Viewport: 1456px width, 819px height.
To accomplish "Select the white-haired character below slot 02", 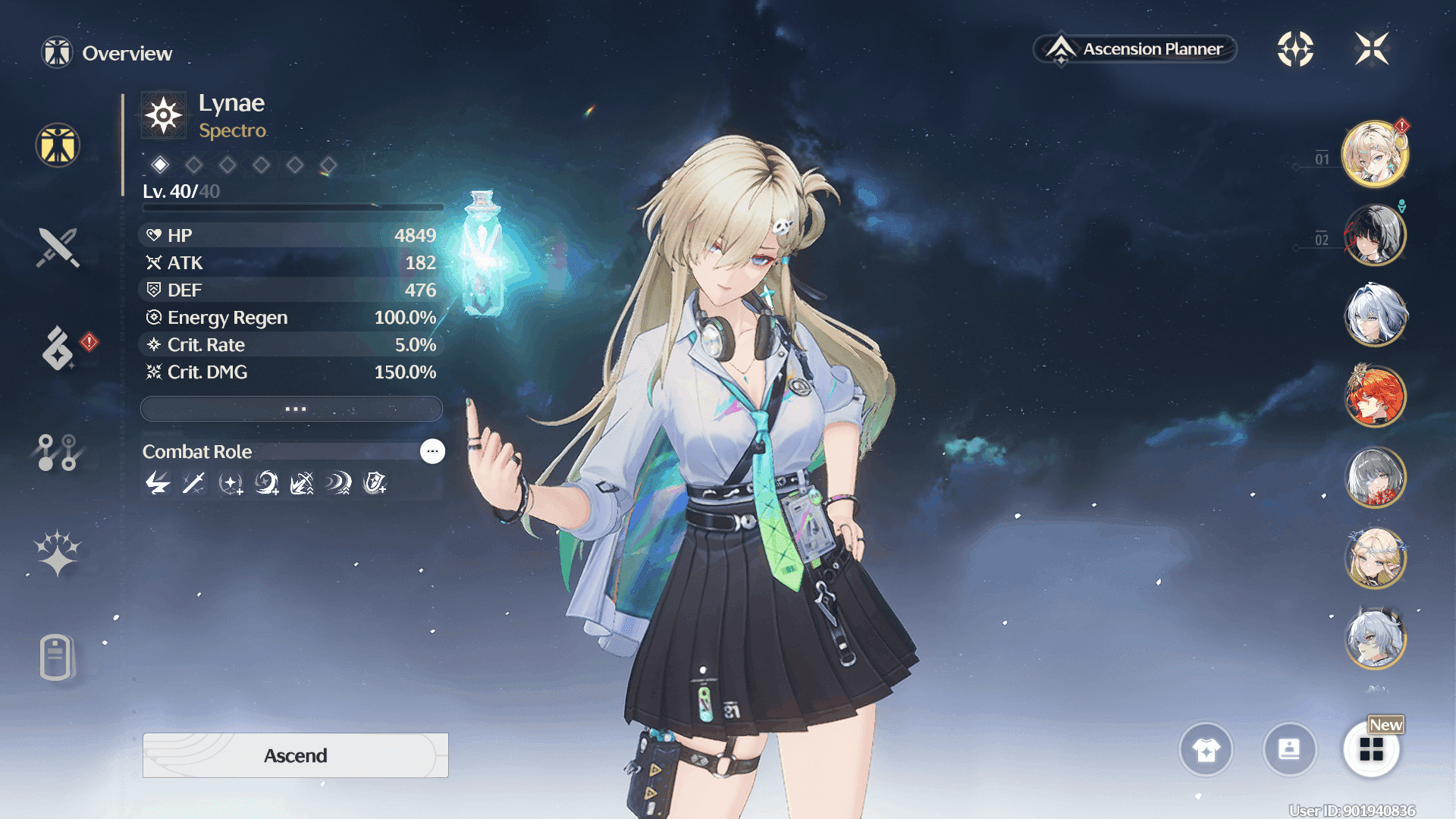I will coord(1374,315).
